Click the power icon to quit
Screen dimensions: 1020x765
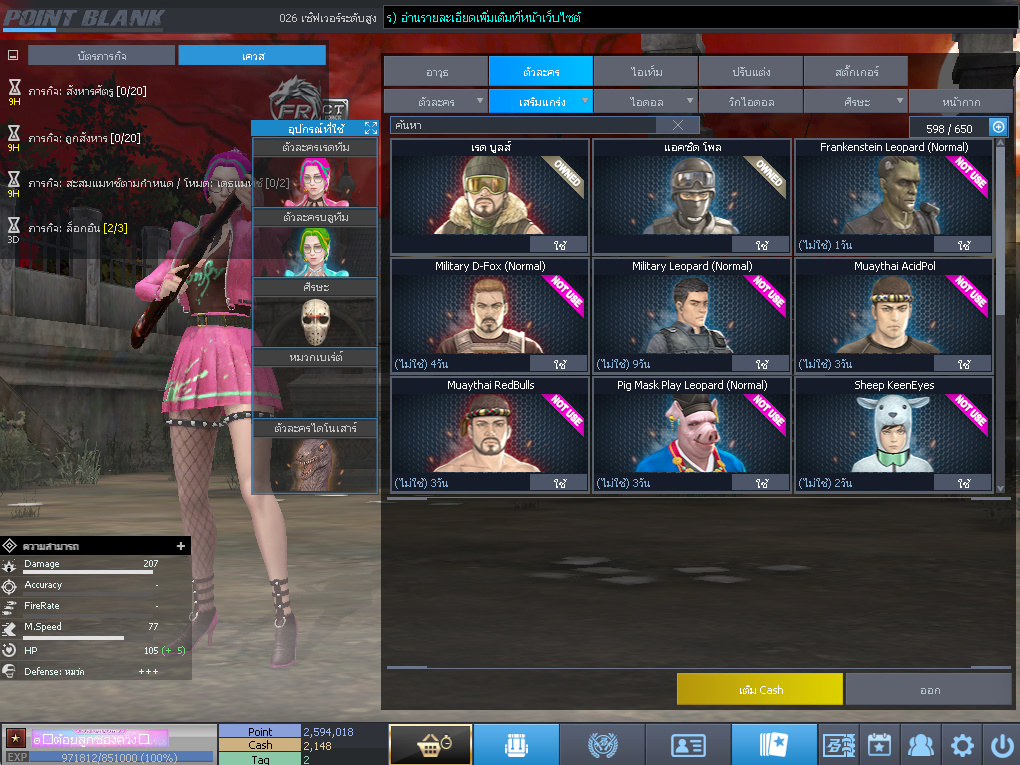pyautogui.click(x=1001, y=745)
